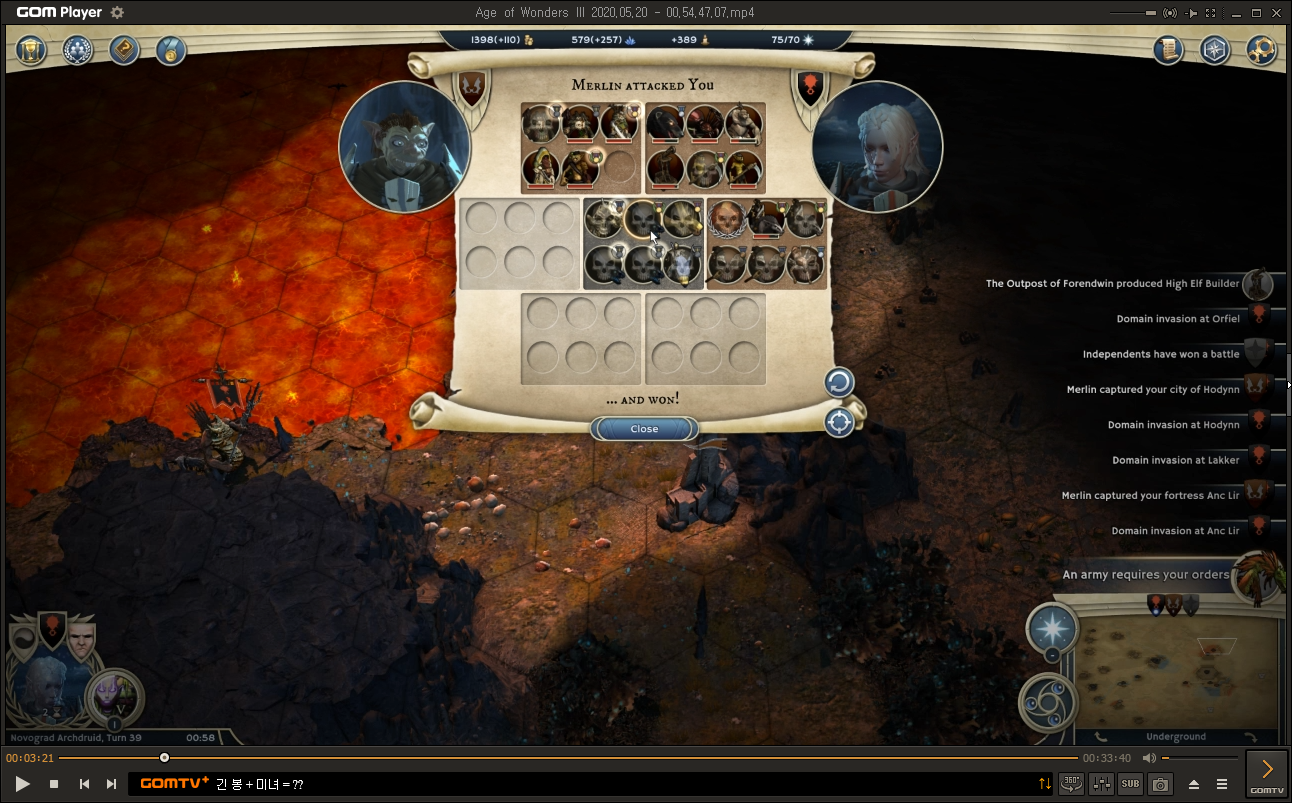This screenshot has height=803, width=1292.
Task: Click the star compass button beside minimap
Action: (x=1052, y=629)
